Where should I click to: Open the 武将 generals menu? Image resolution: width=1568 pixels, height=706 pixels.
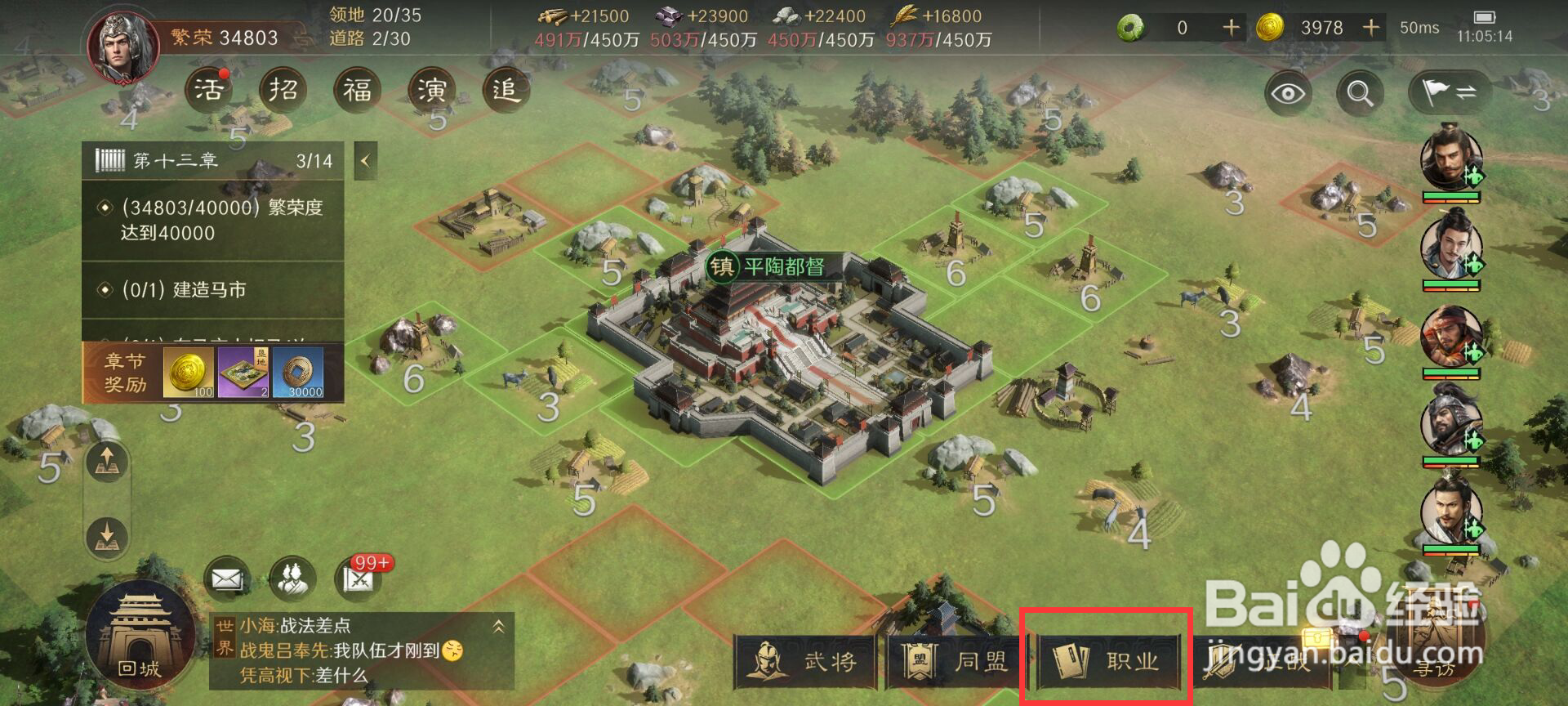(806, 660)
